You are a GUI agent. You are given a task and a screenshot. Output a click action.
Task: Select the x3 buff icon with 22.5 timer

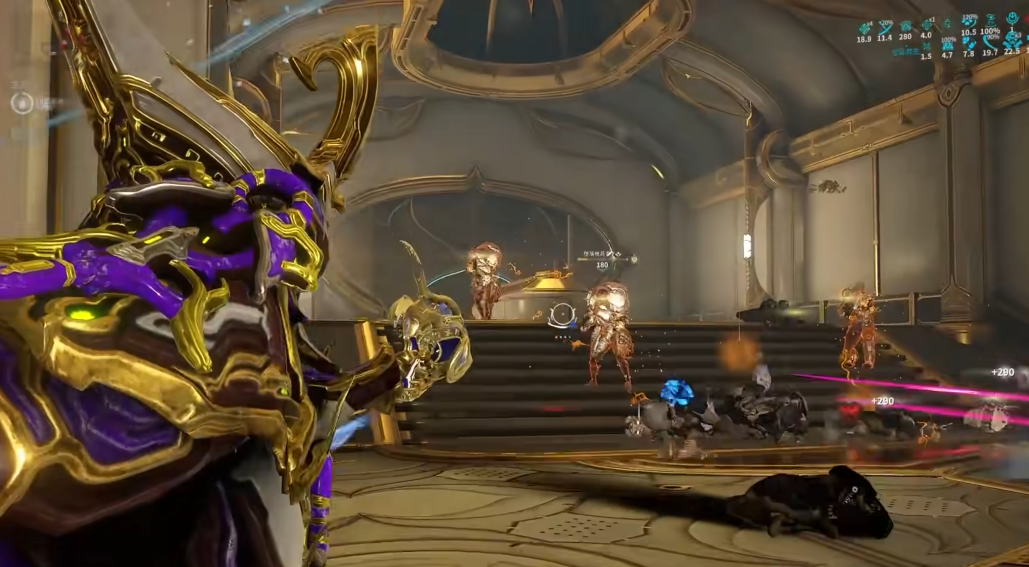coord(1012,40)
